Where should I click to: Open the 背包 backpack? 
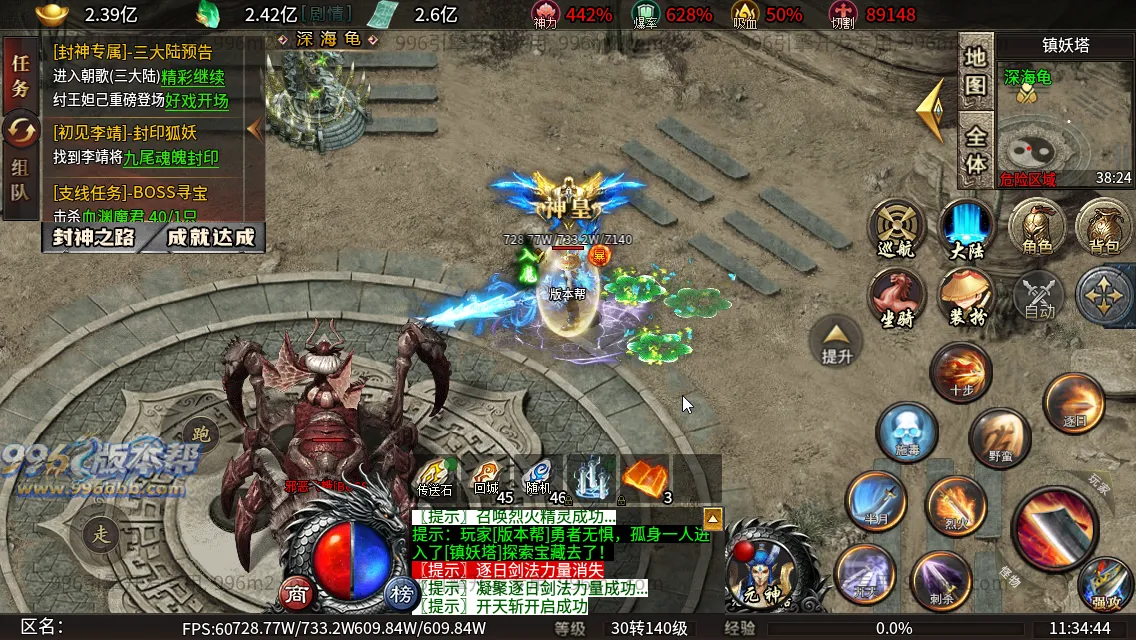click(x=1103, y=227)
